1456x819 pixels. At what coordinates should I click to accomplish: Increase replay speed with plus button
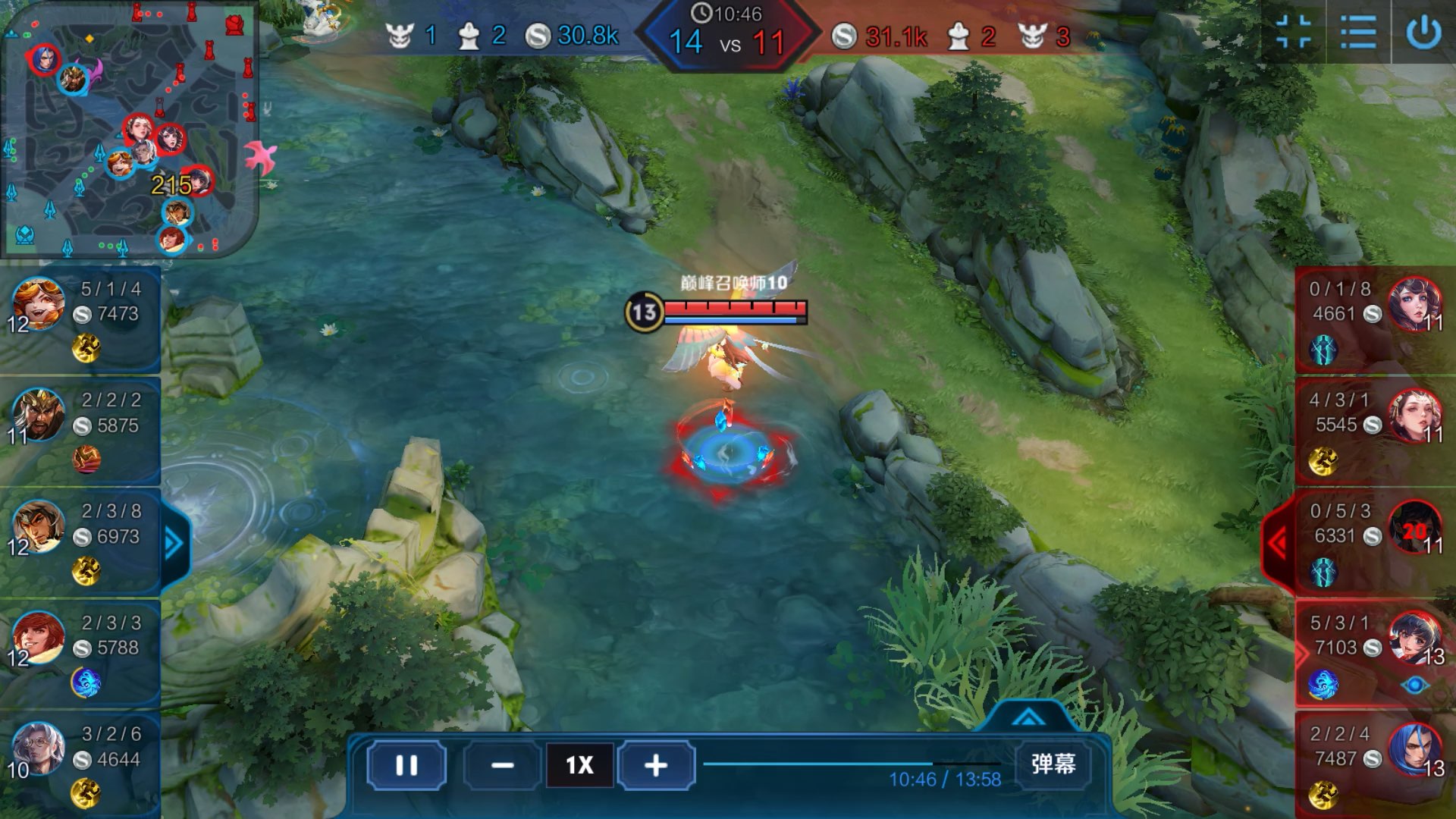click(656, 765)
